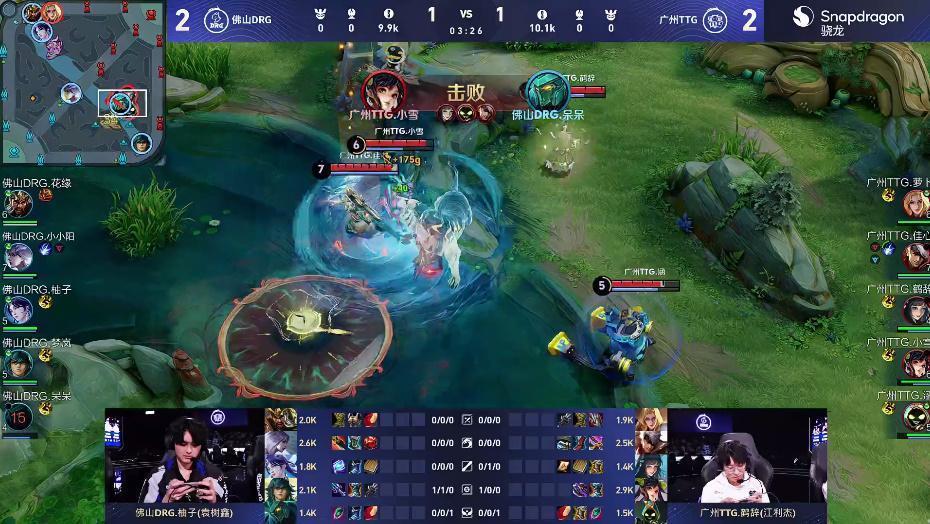The width and height of the screenshot is (930, 524).
Task: Click the 佛山DRG team logo in the top bar
Action: point(215,21)
